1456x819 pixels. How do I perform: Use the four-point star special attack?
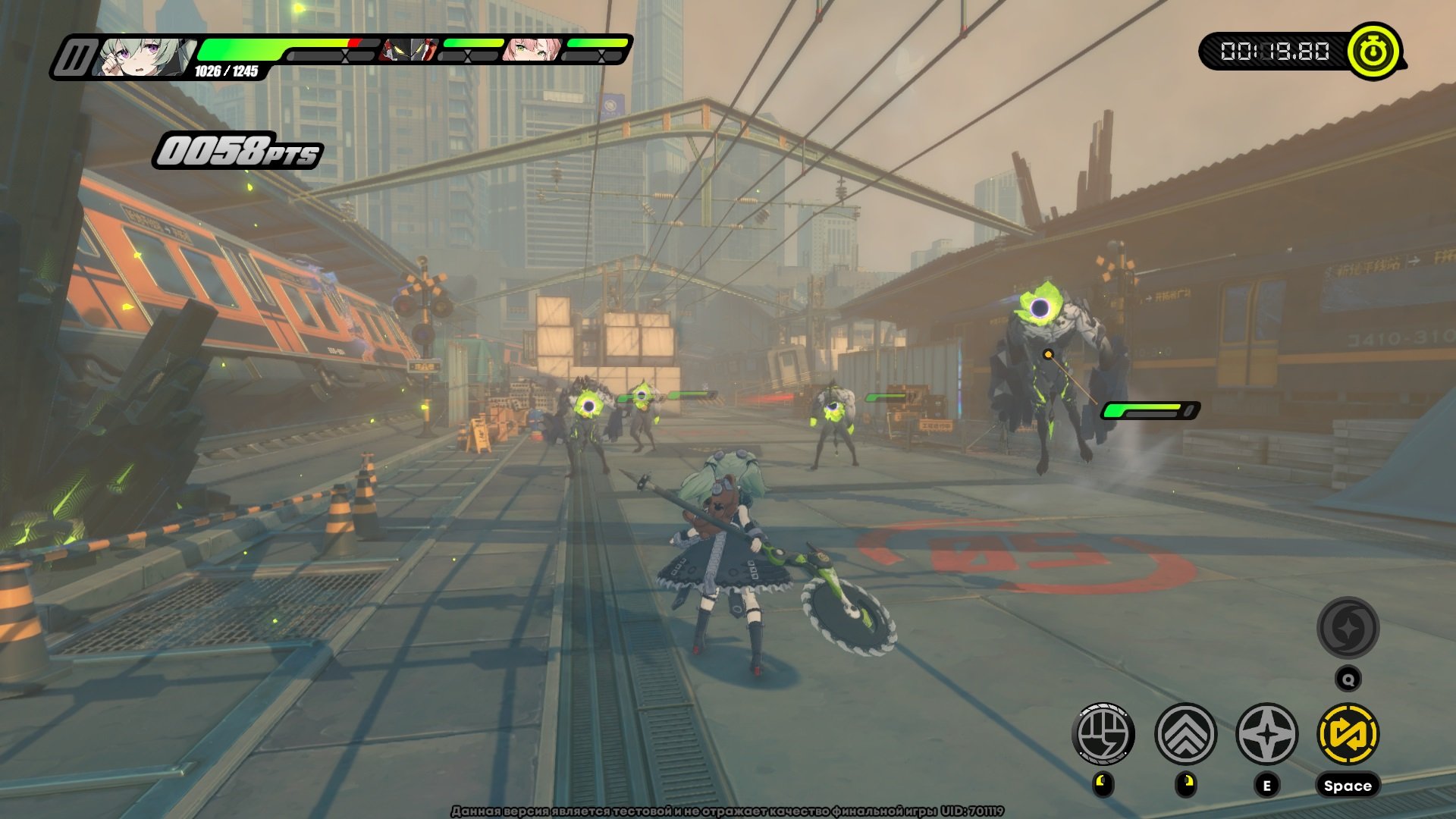pyautogui.click(x=1266, y=733)
